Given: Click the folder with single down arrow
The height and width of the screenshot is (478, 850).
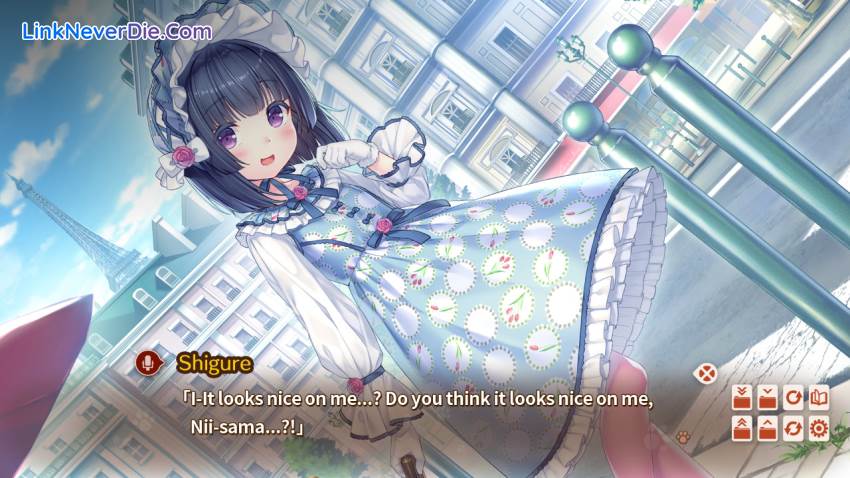Looking at the screenshot, I should pyautogui.click(x=767, y=397).
